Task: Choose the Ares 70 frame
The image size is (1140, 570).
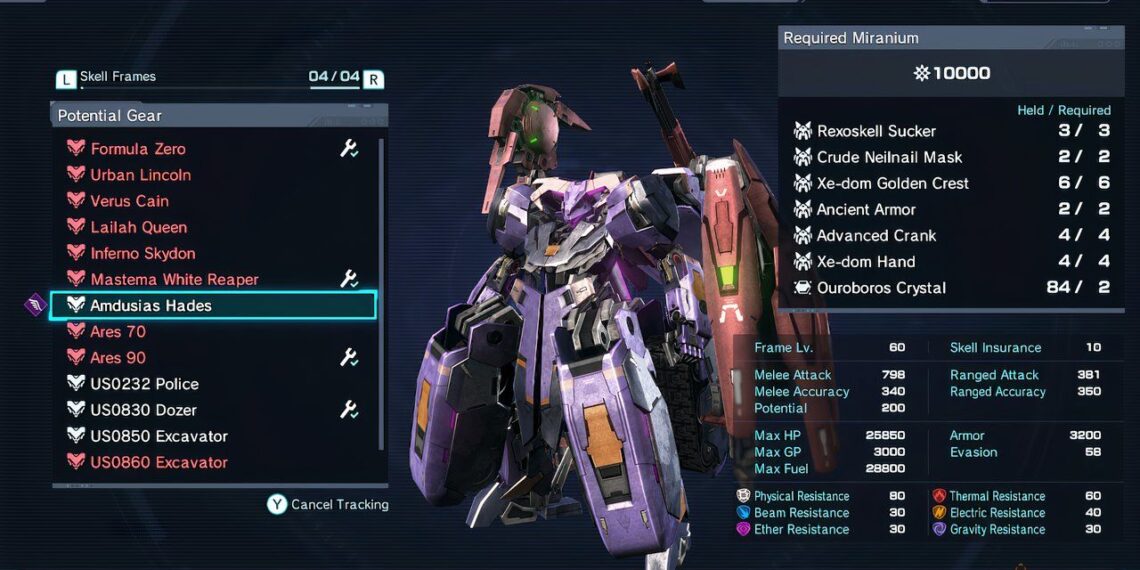Action: 118,331
